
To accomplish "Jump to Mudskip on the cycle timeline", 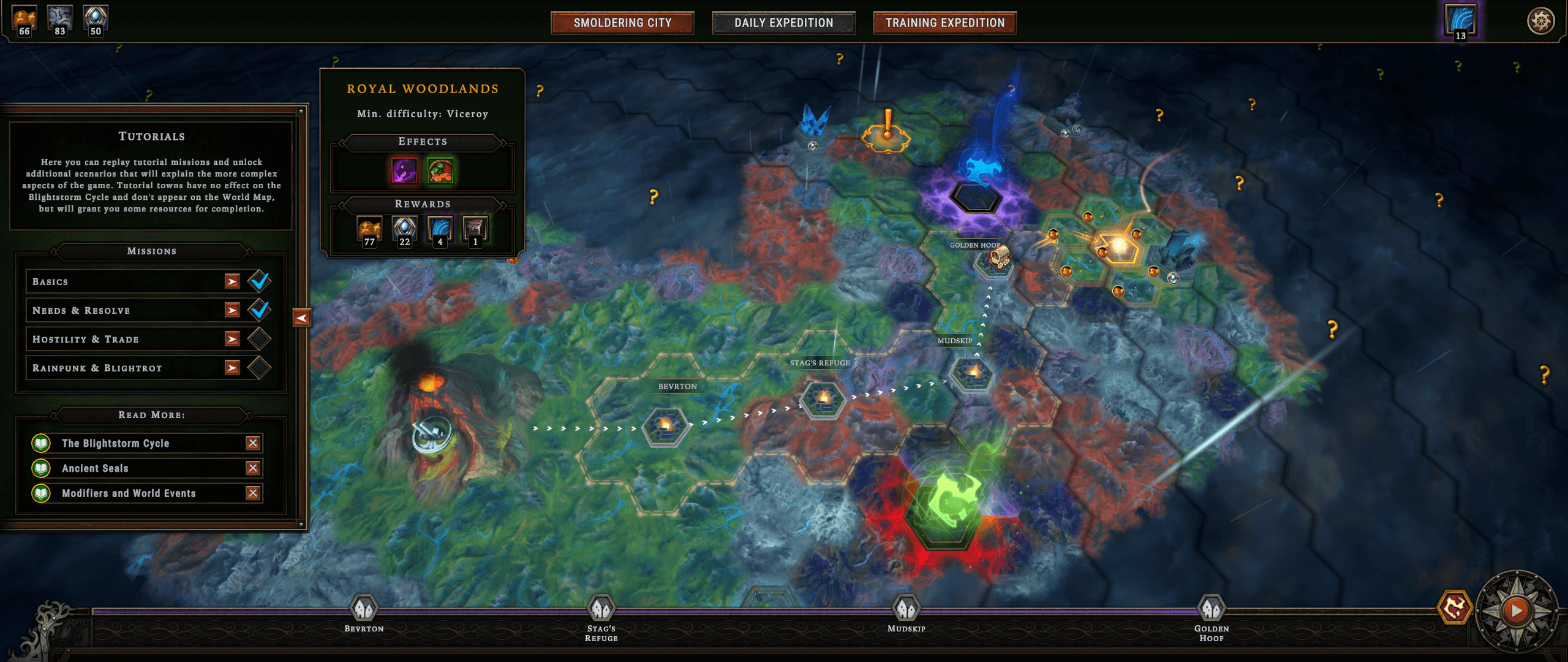I will [x=907, y=609].
